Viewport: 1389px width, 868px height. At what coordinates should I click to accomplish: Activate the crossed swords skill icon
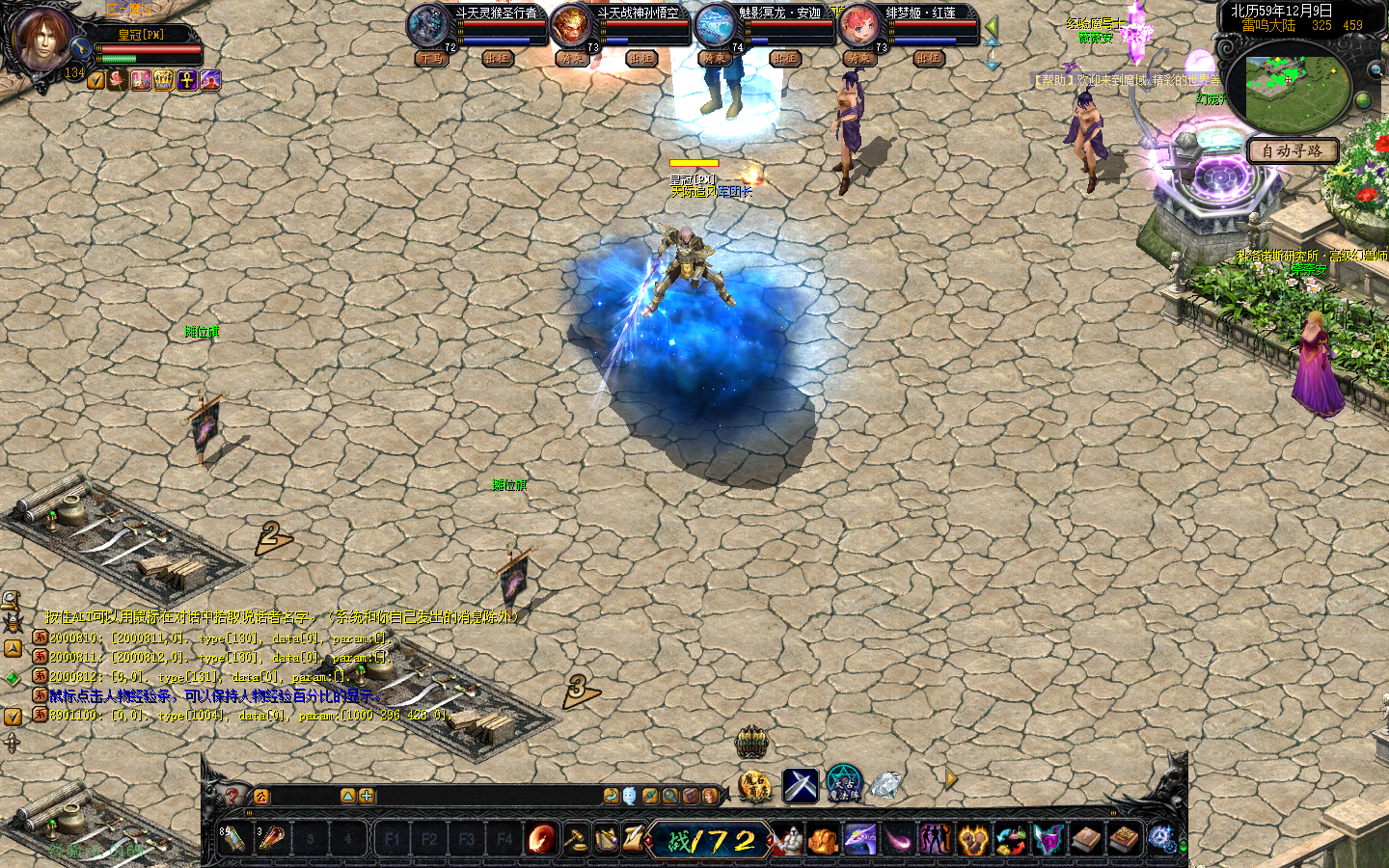tap(800, 785)
